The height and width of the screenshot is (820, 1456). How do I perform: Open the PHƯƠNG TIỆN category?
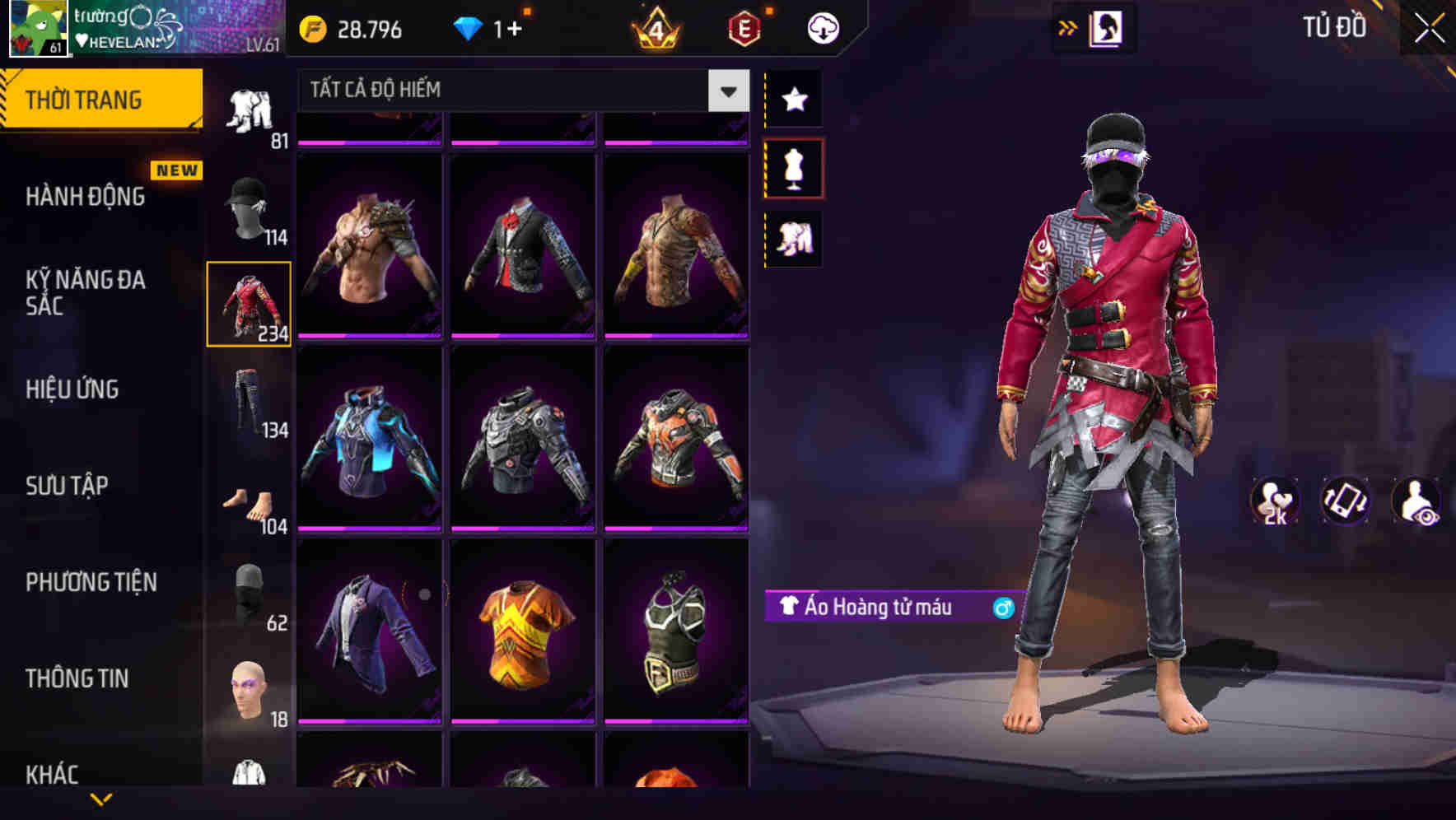pyautogui.click(x=91, y=582)
